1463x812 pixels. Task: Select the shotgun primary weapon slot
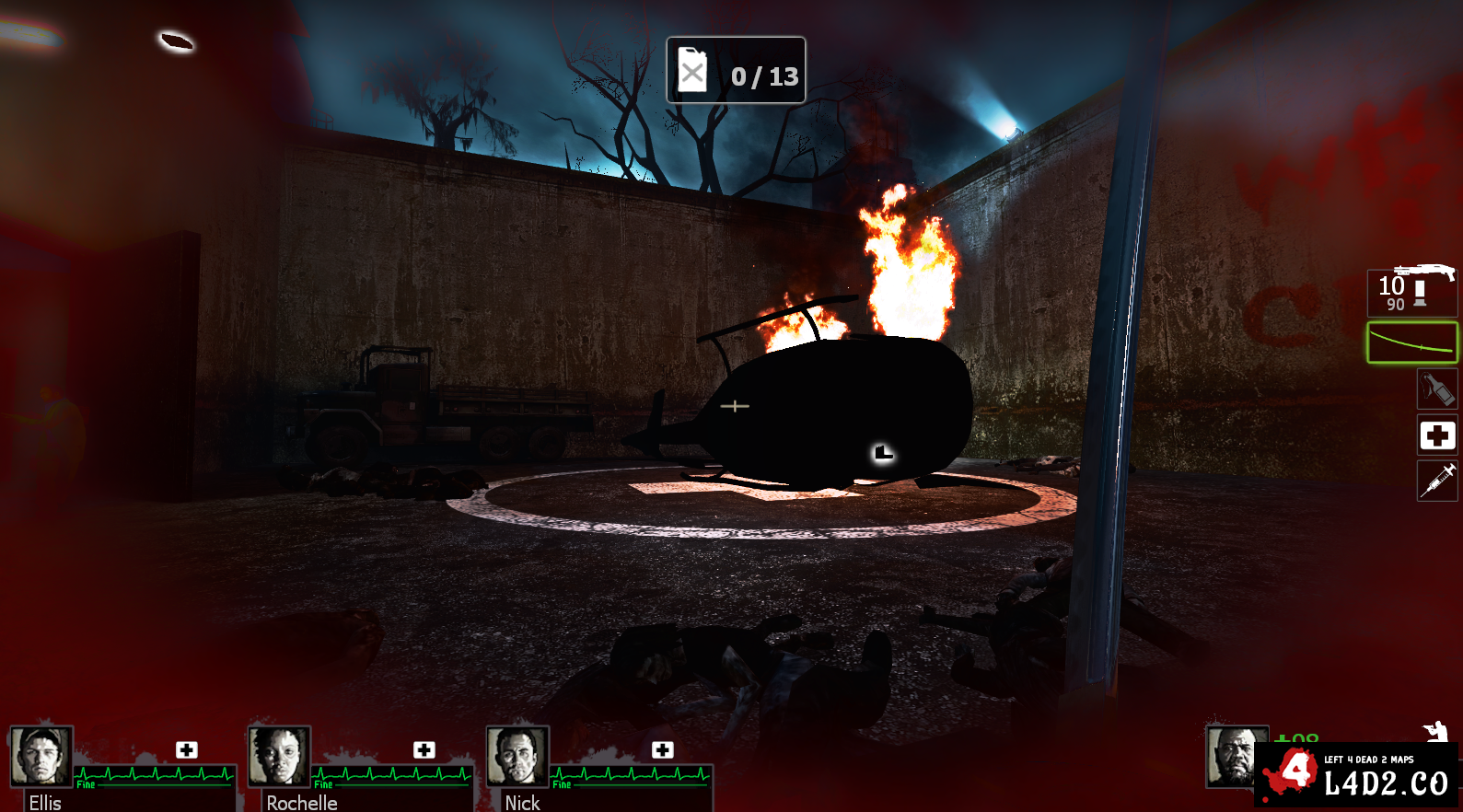pos(1411,291)
